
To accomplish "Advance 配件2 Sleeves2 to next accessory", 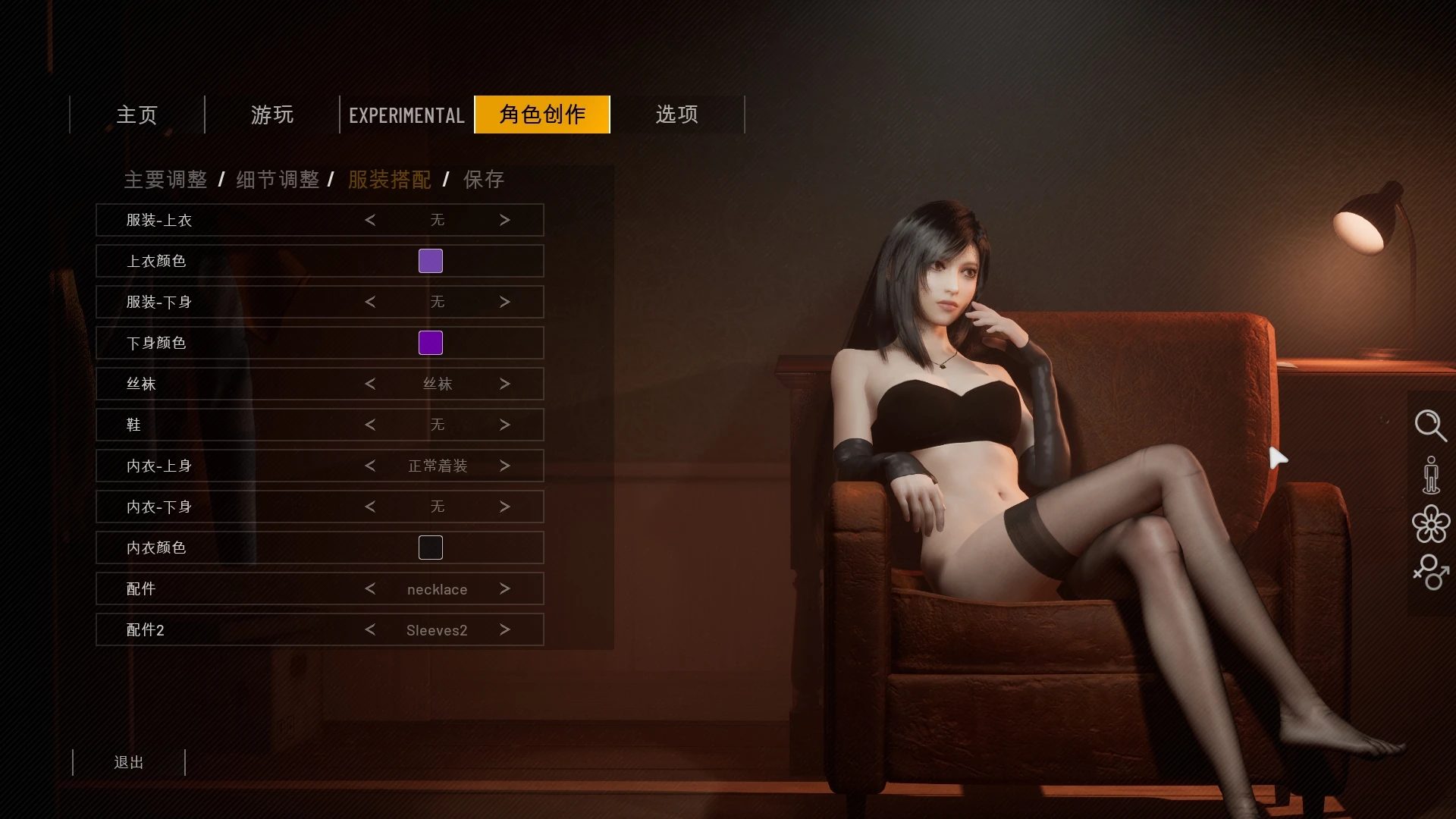I will point(505,629).
